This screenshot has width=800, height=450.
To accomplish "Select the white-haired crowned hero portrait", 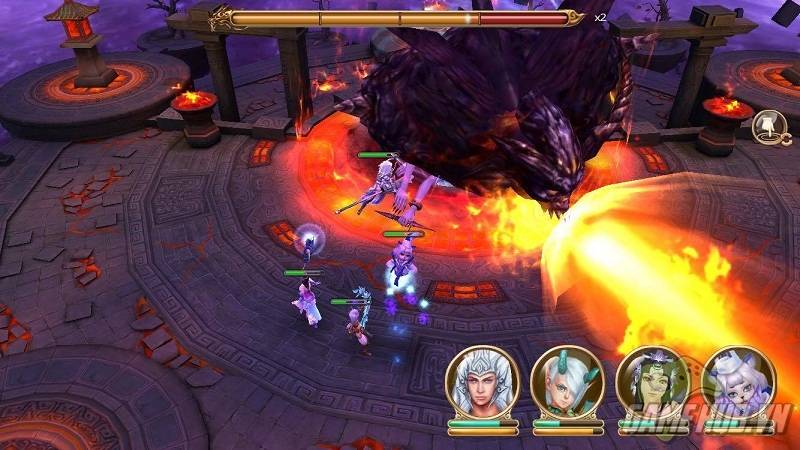I will pyautogui.click(x=482, y=384).
